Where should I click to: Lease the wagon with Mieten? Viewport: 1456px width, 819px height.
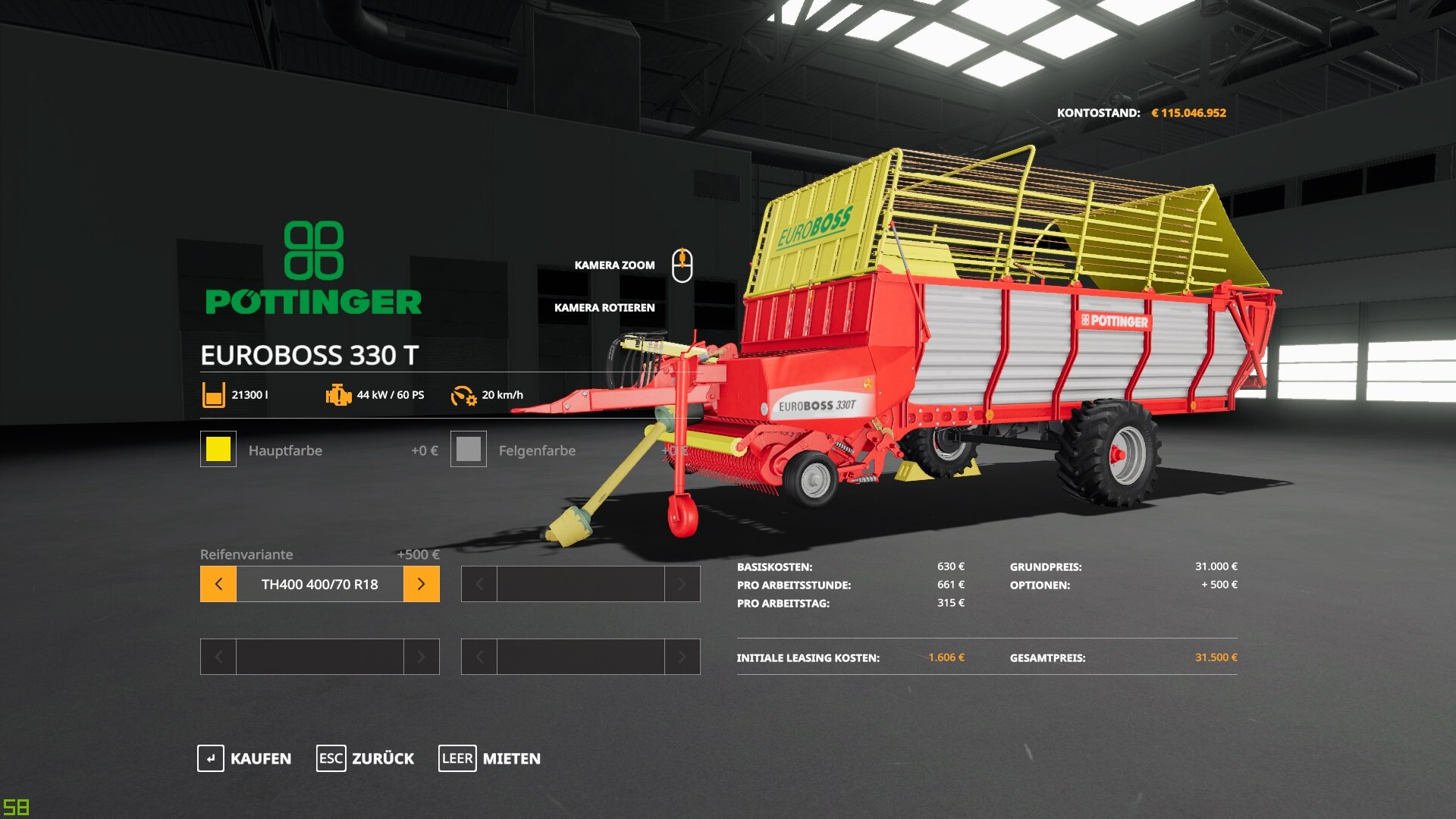point(490,758)
